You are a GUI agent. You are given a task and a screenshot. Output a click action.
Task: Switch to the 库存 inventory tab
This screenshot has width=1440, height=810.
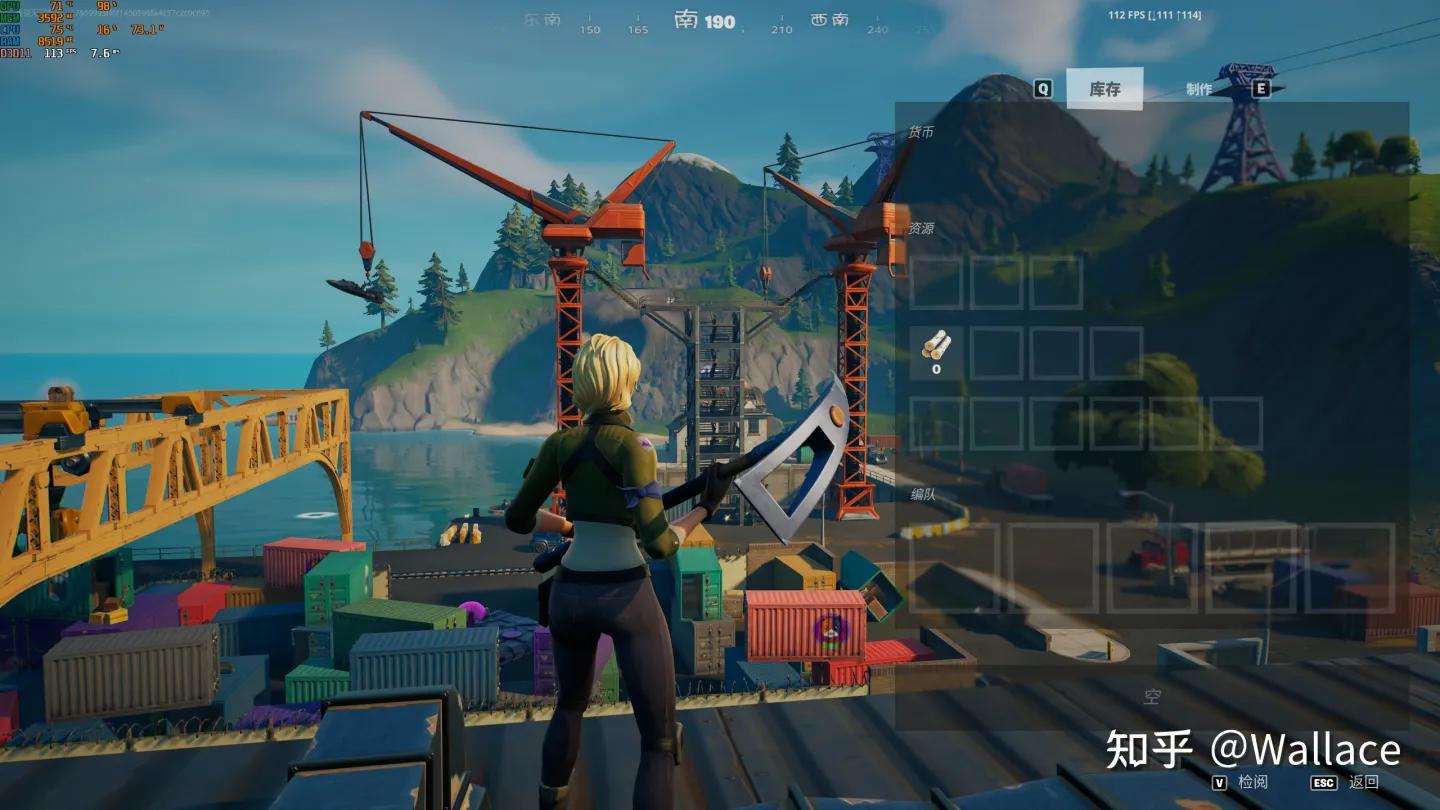(x=1104, y=89)
